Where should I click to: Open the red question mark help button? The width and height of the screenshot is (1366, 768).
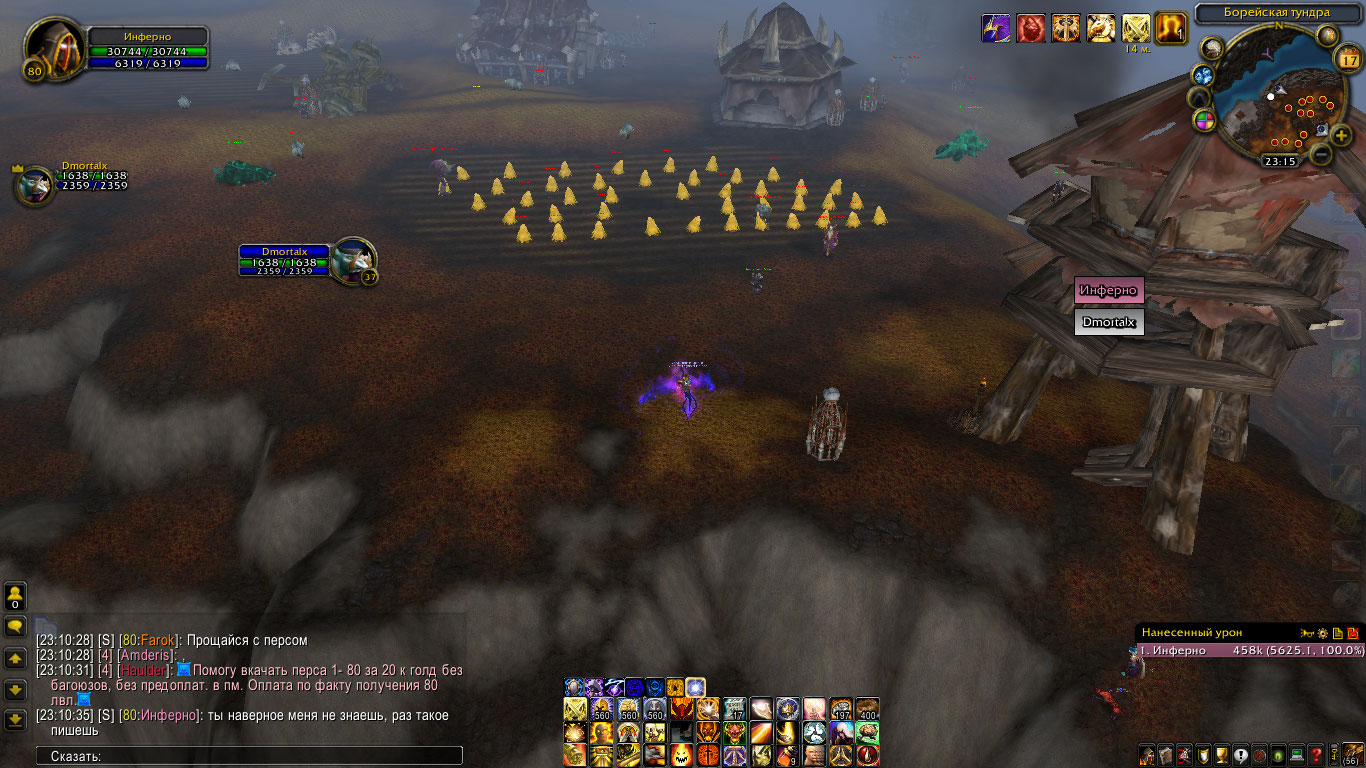[1317, 754]
